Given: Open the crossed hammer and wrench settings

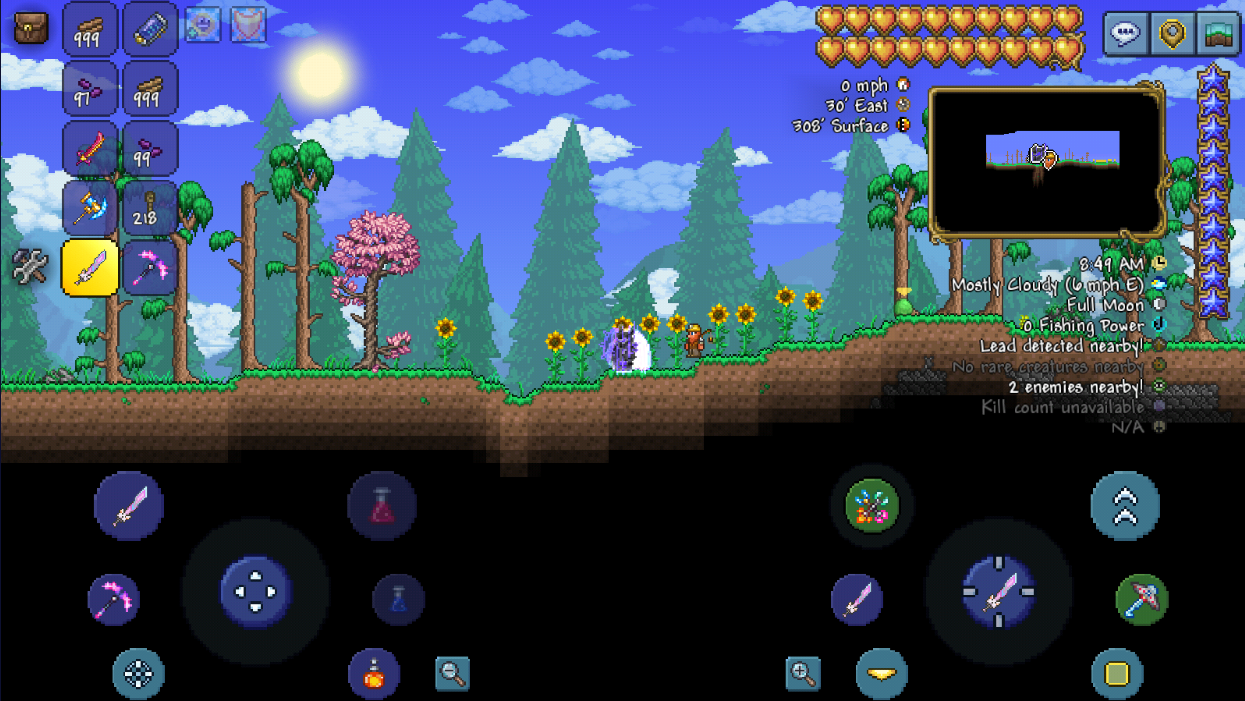Looking at the screenshot, I should (30, 267).
